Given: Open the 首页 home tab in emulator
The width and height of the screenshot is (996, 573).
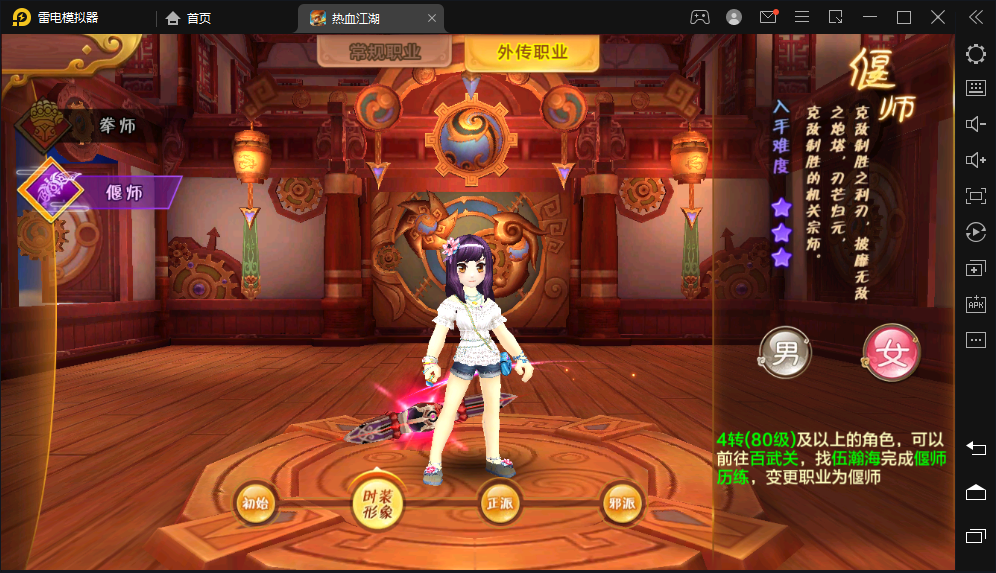Looking at the screenshot, I should [189, 17].
